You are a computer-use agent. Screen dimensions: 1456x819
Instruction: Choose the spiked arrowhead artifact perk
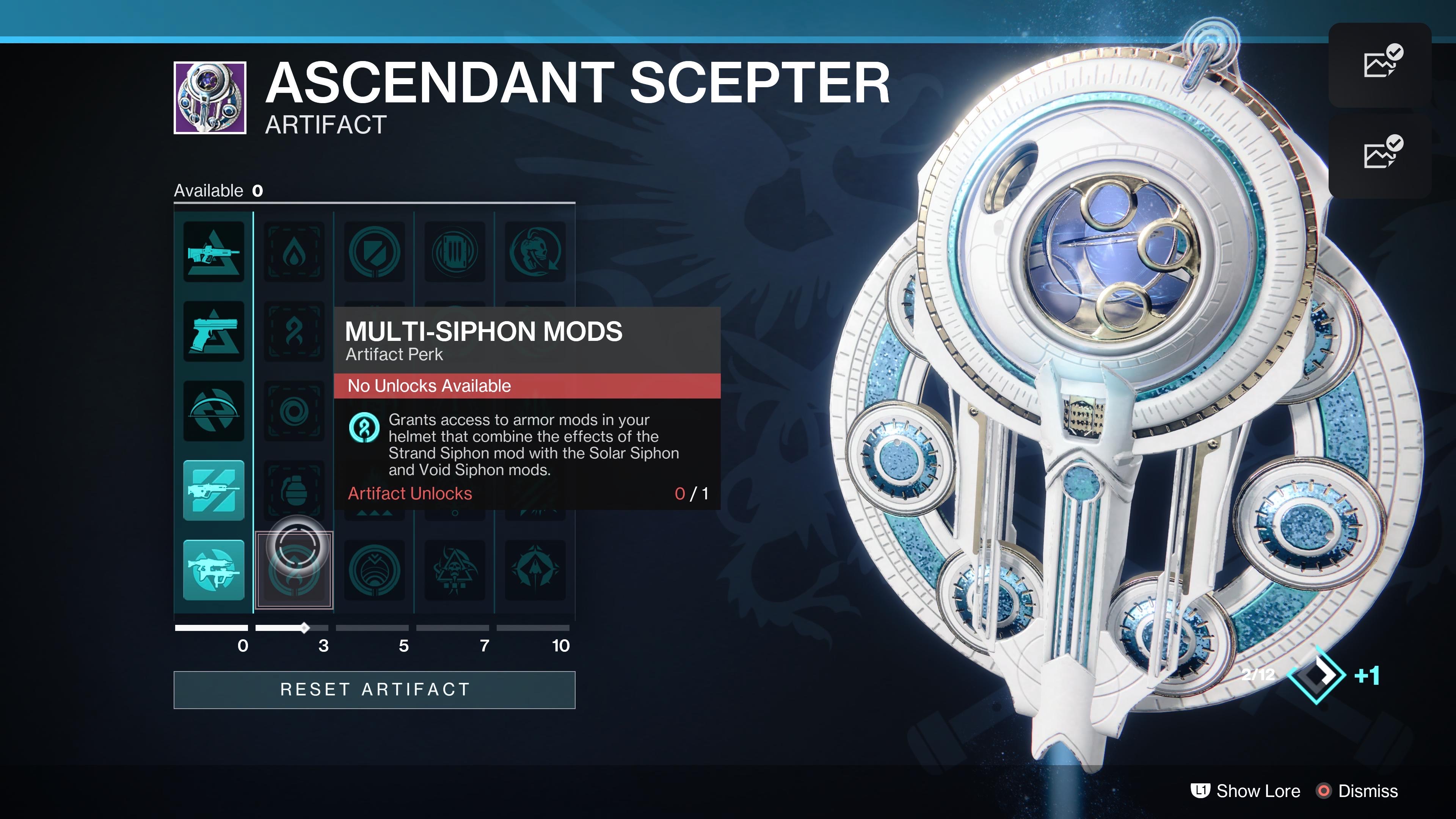[535, 570]
